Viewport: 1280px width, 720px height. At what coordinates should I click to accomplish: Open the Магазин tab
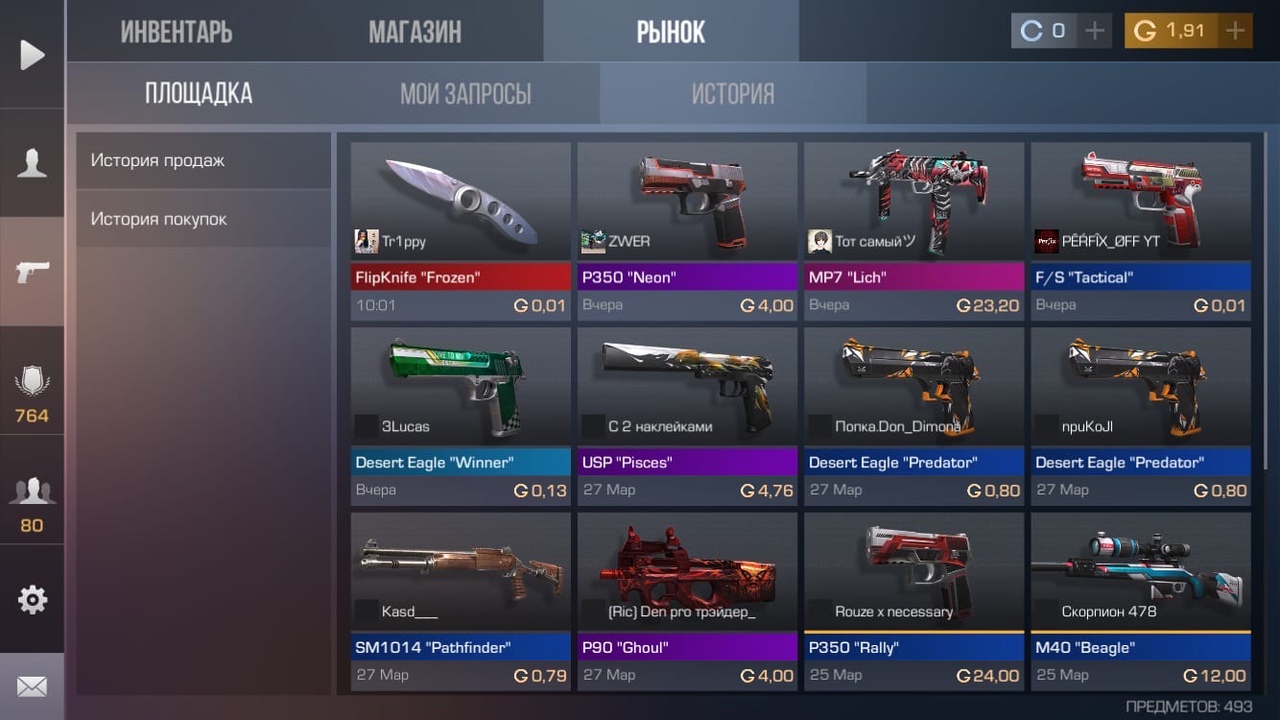coord(415,32)
